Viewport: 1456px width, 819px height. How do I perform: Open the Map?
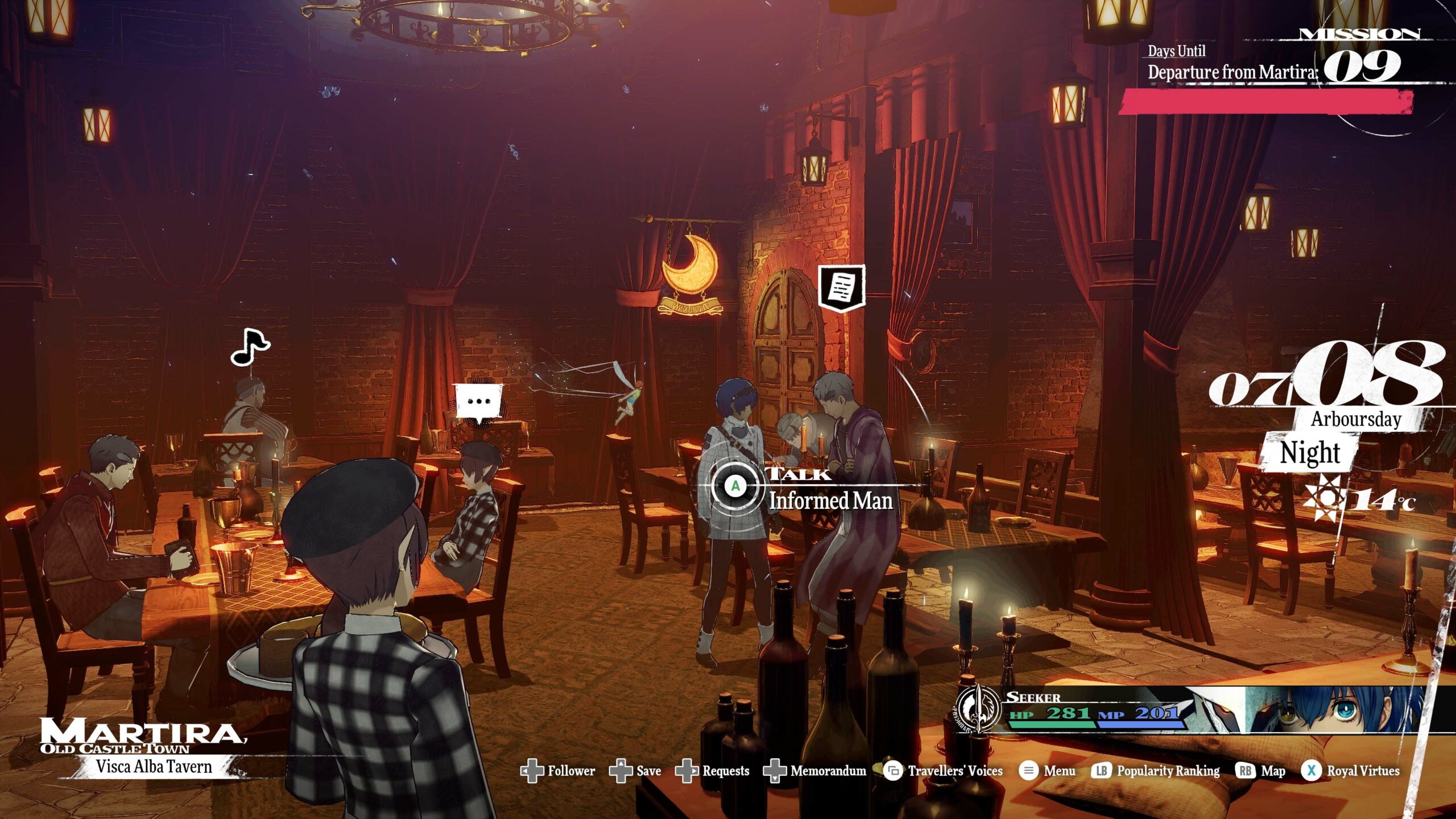coord(1261,771)
